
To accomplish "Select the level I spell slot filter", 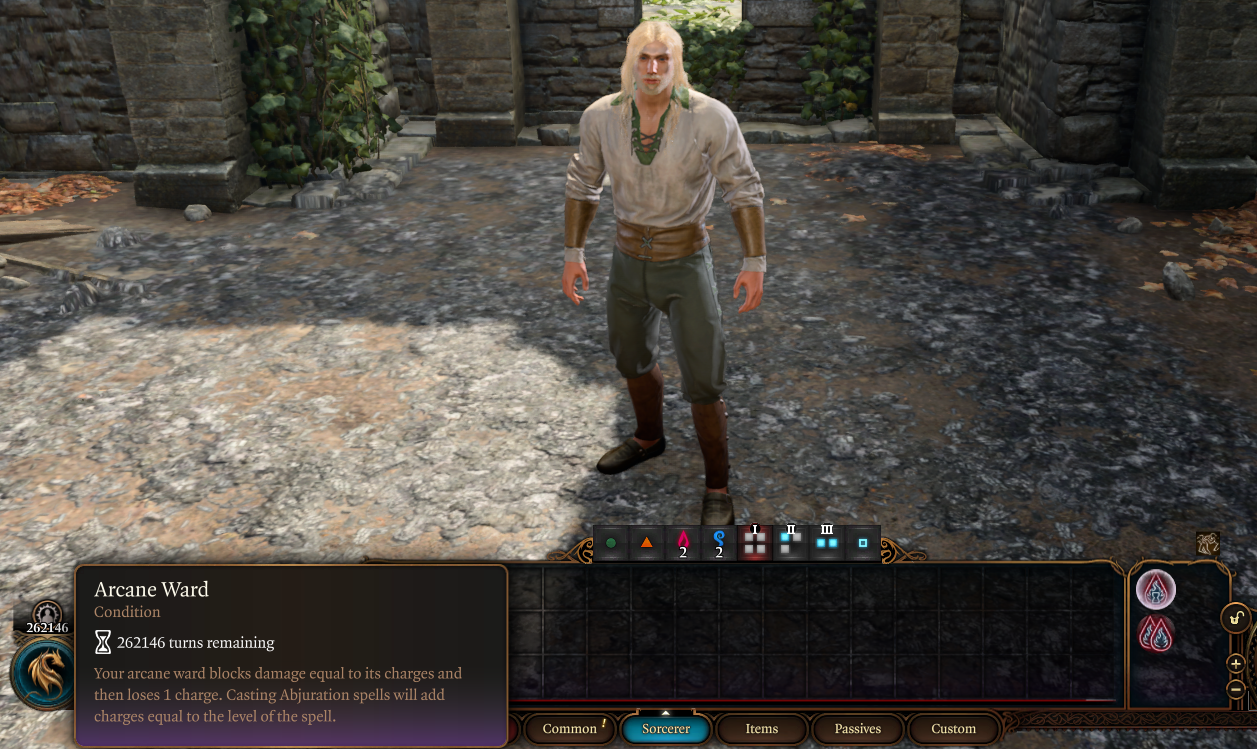I will [x=755, y=542].
